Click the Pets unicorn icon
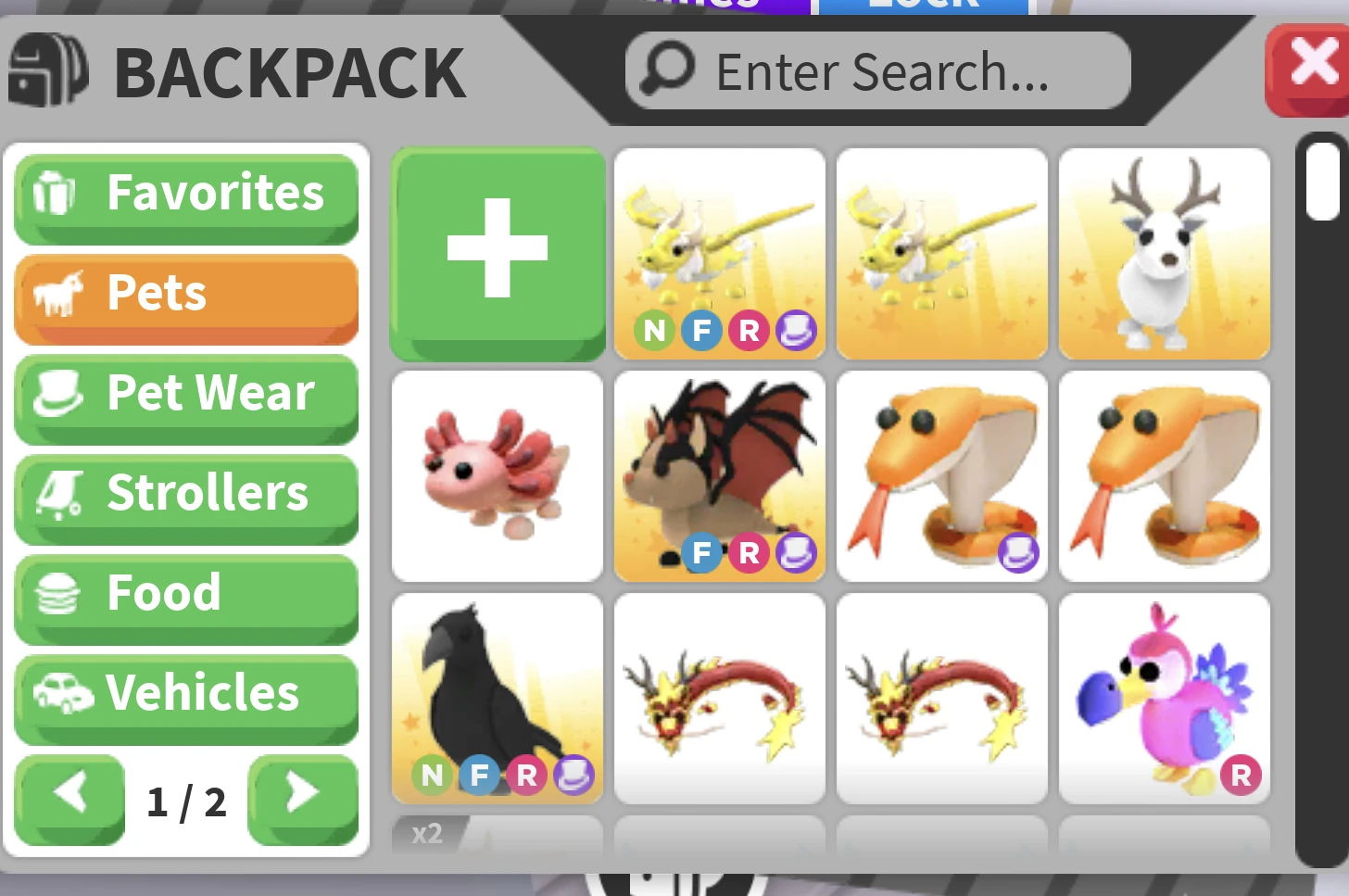The width and height of the screenshot is (1349, 896). pos(58,293)
